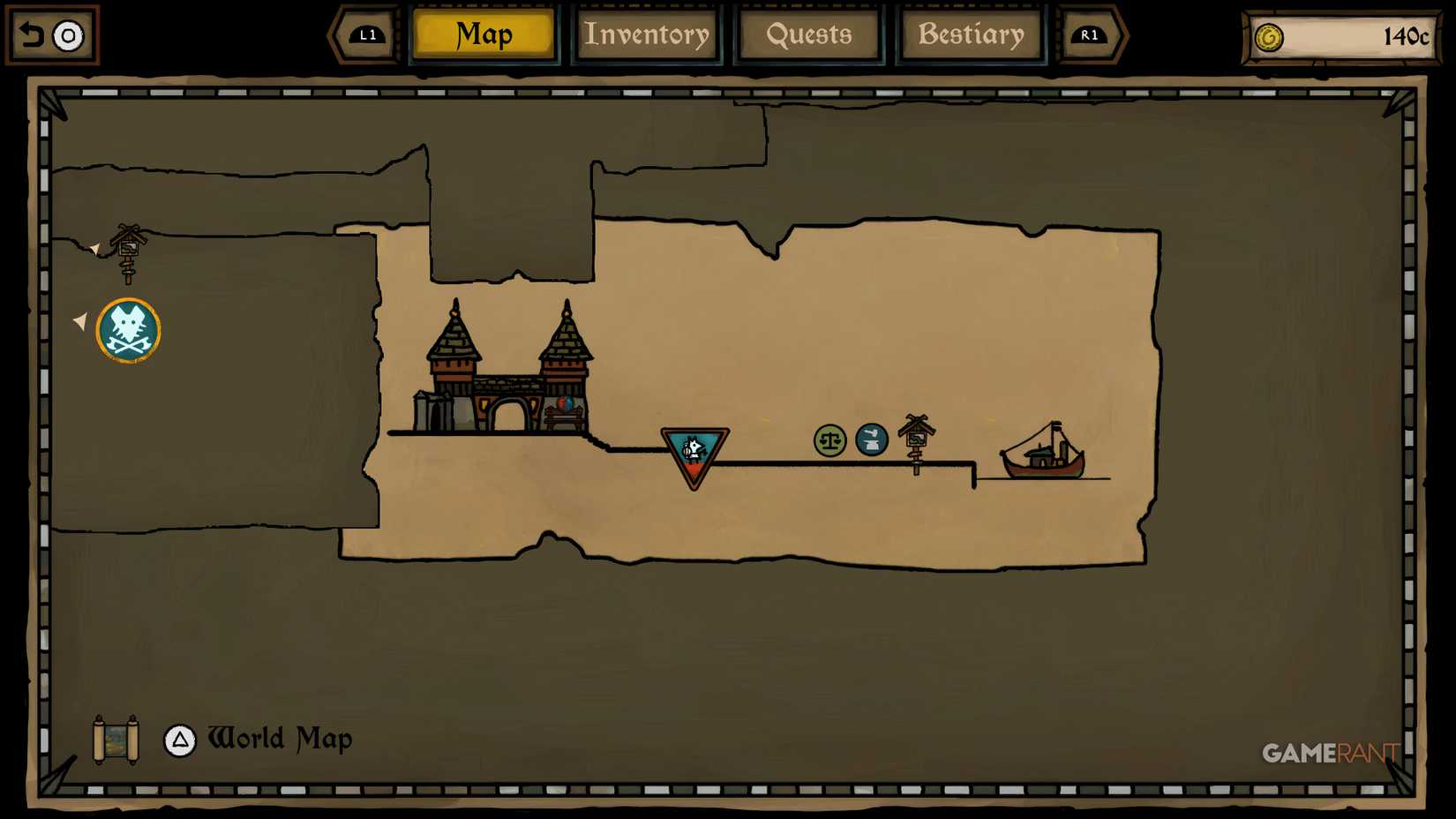Image resolution: width=1456 pixels, height=819 pixels.
Task: Click the R1 shoulder button prompt
Action: point(1090,36)
